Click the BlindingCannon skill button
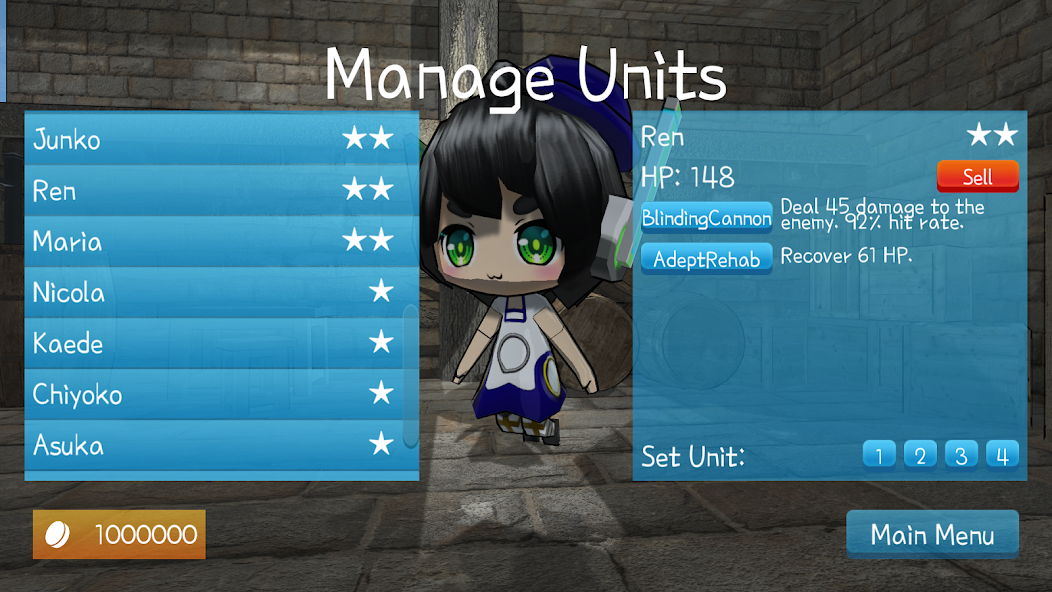The height and width of the screenshot is (592, 1052). point(706,218)
